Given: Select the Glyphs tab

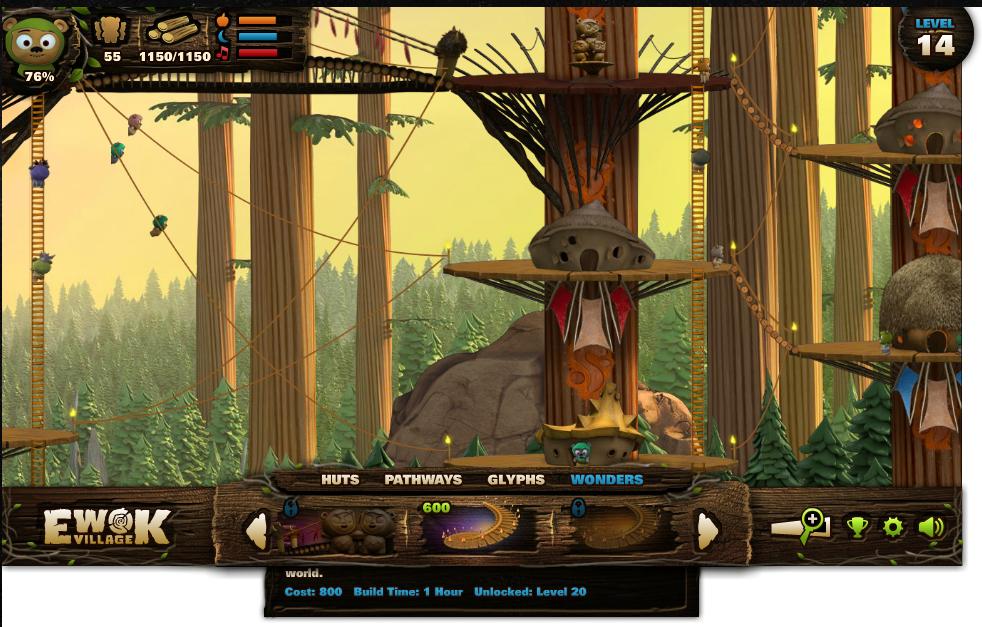Looking at the screenshot, I should click(516, 480).
